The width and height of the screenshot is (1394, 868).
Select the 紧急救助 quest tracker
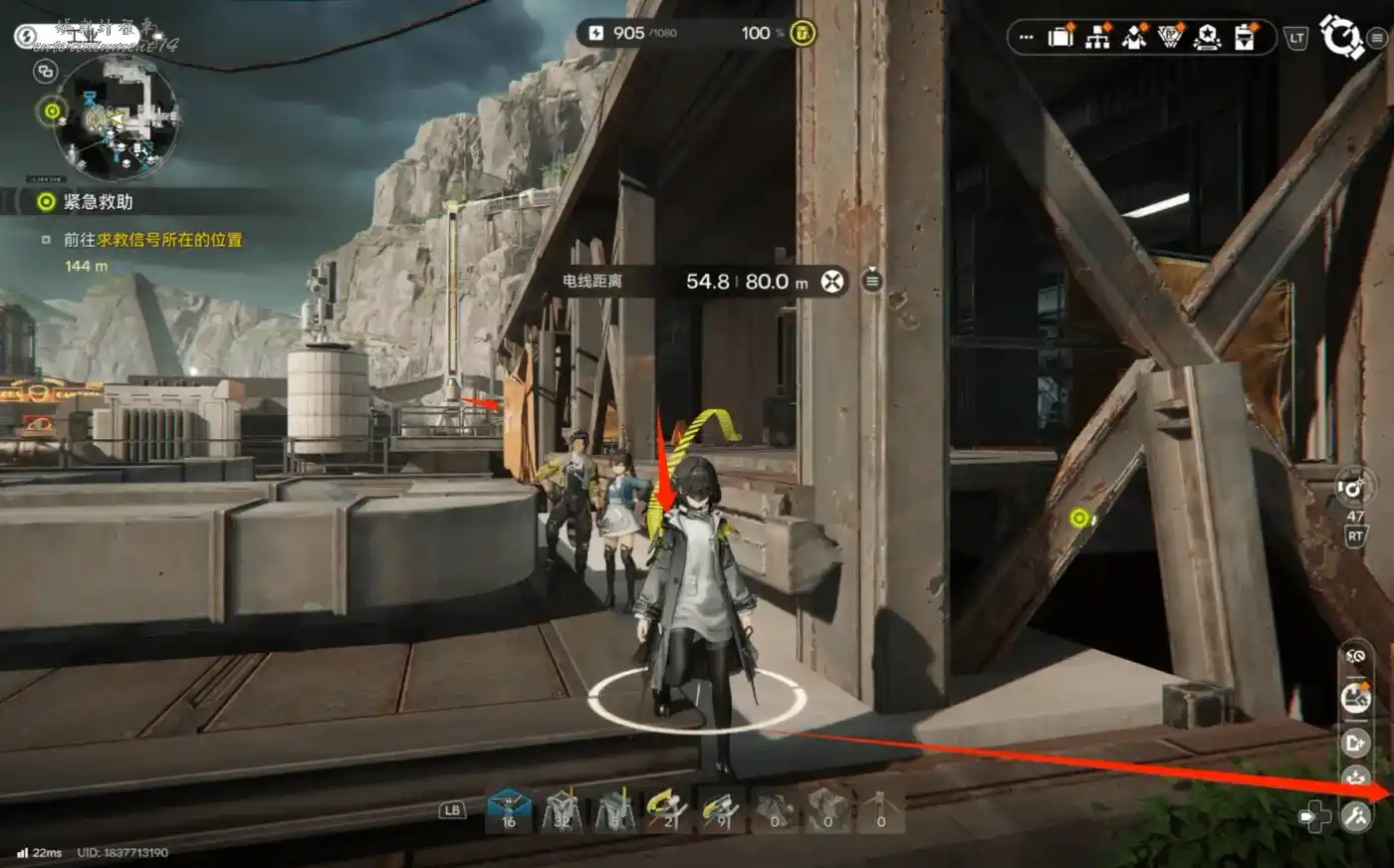pyautogui.click(x=98, y=202)
